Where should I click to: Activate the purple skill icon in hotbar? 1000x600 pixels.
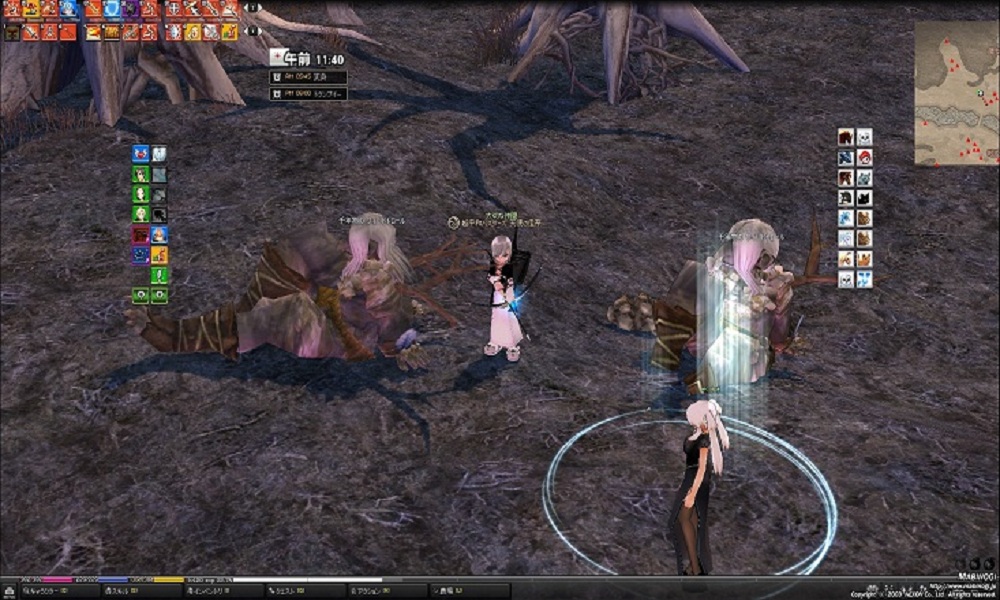130,9
